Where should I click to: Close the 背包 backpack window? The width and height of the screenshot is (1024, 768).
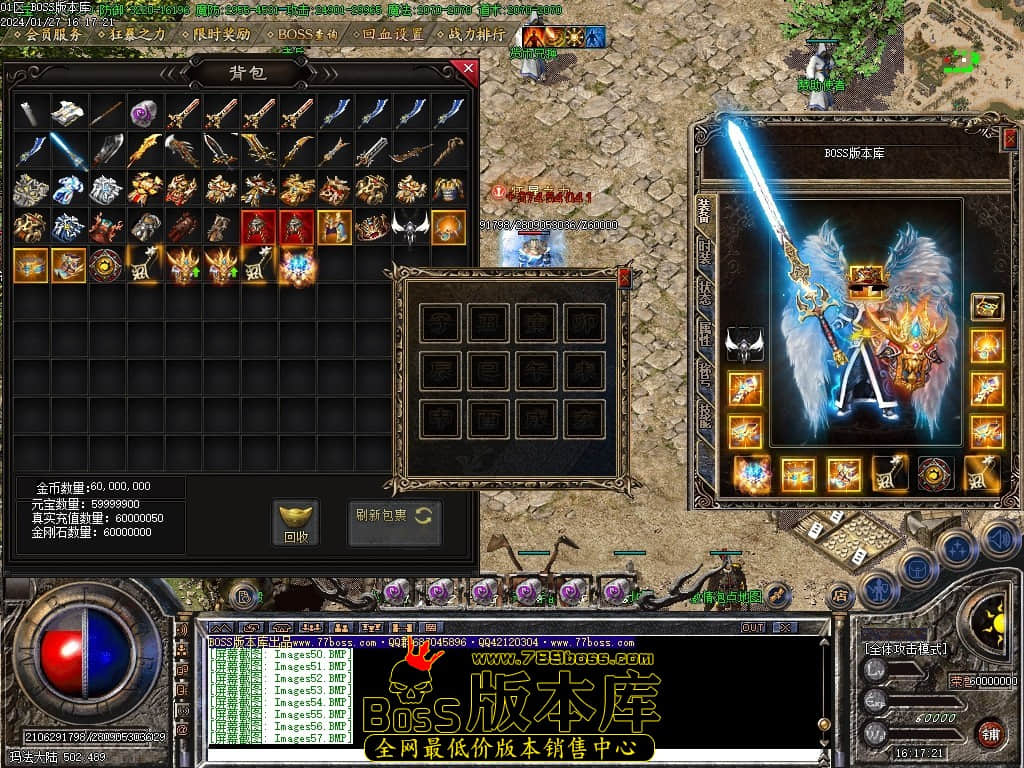click(464, 69)
